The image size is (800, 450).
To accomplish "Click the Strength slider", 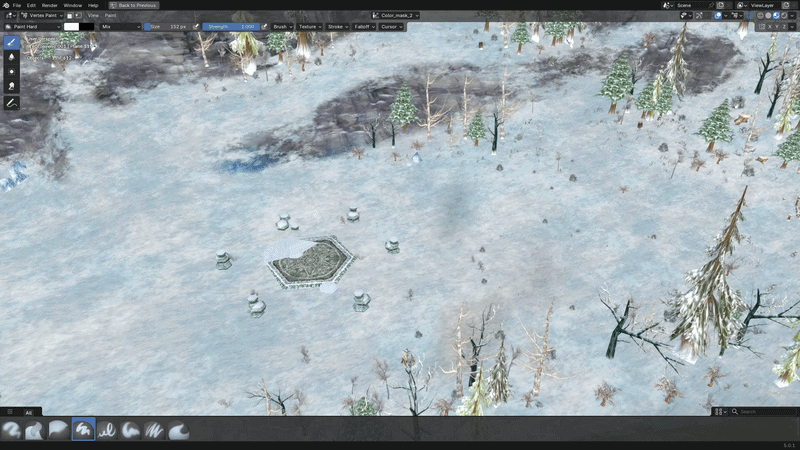I will pos(230,27).
